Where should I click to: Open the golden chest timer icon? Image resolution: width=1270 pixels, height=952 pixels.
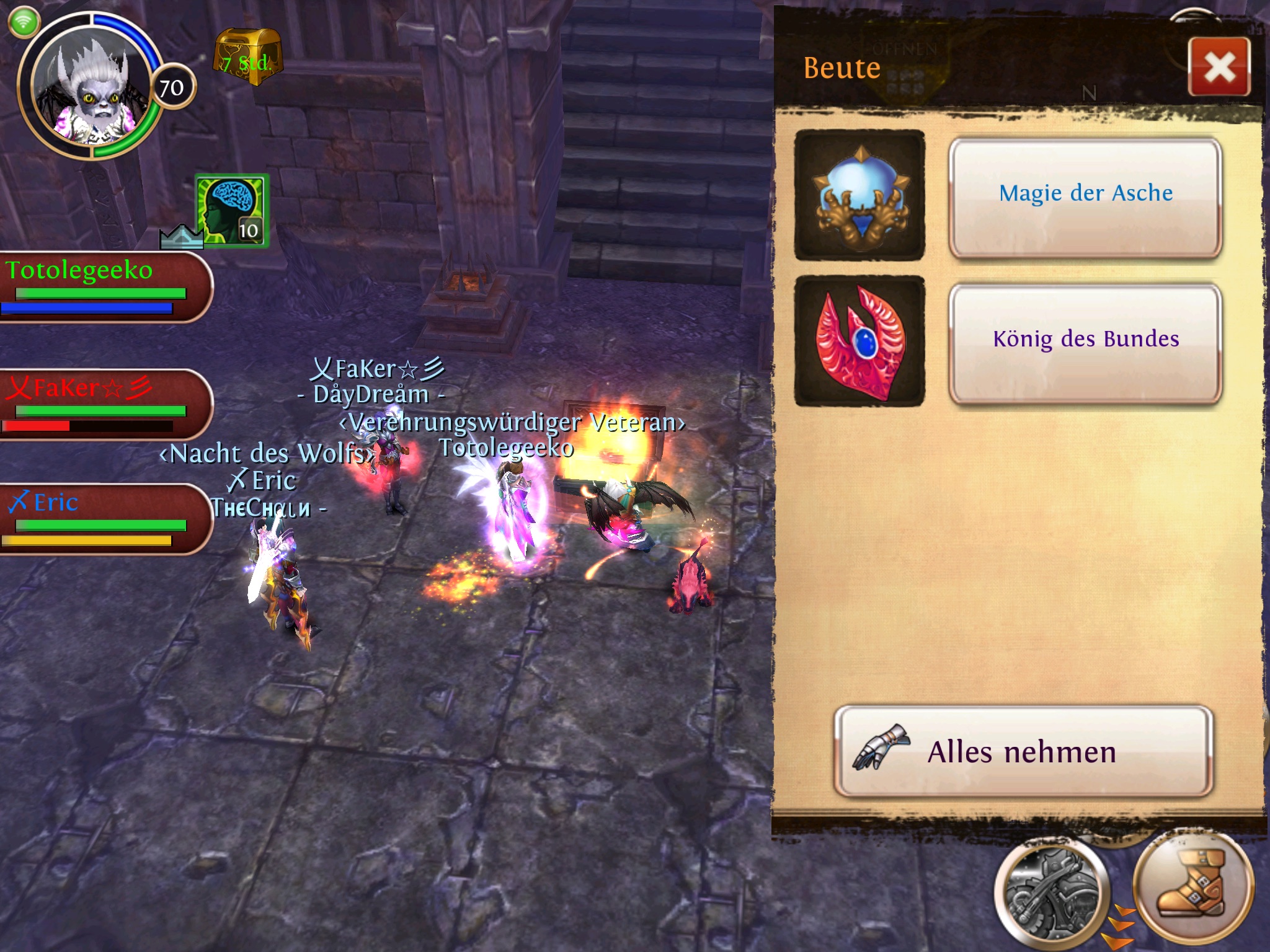[x=248, y=57]
